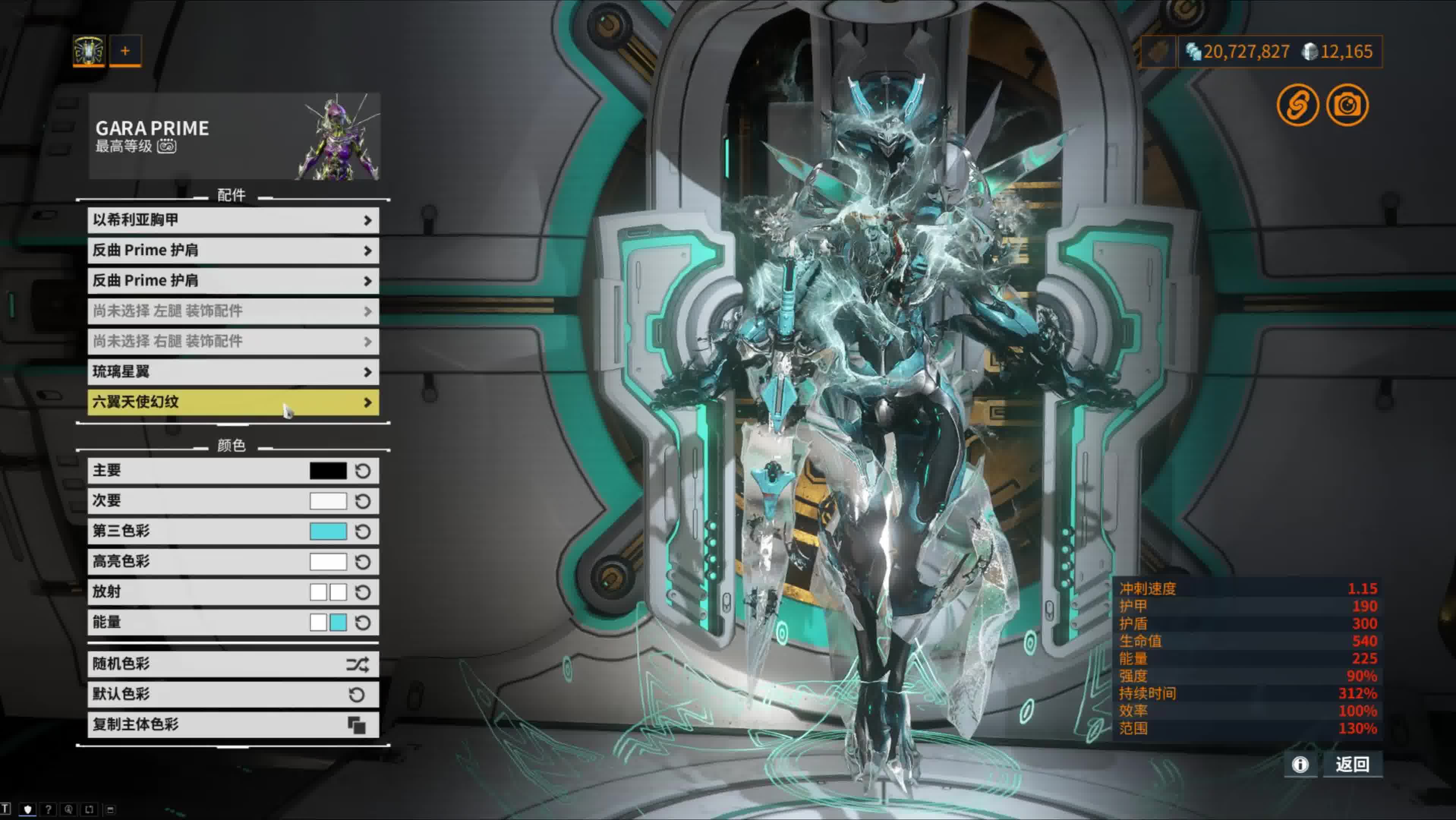Reset the 能量 energy color

tap(363, 623)
